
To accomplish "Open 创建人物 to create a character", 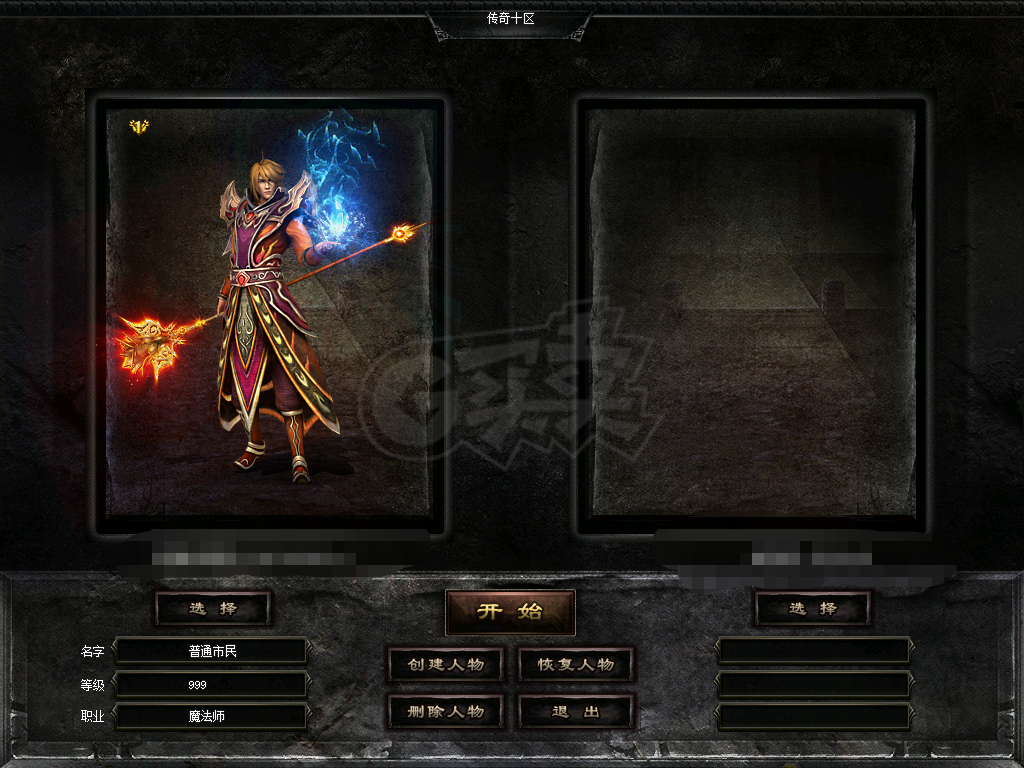I will click(x=445, y=665).
